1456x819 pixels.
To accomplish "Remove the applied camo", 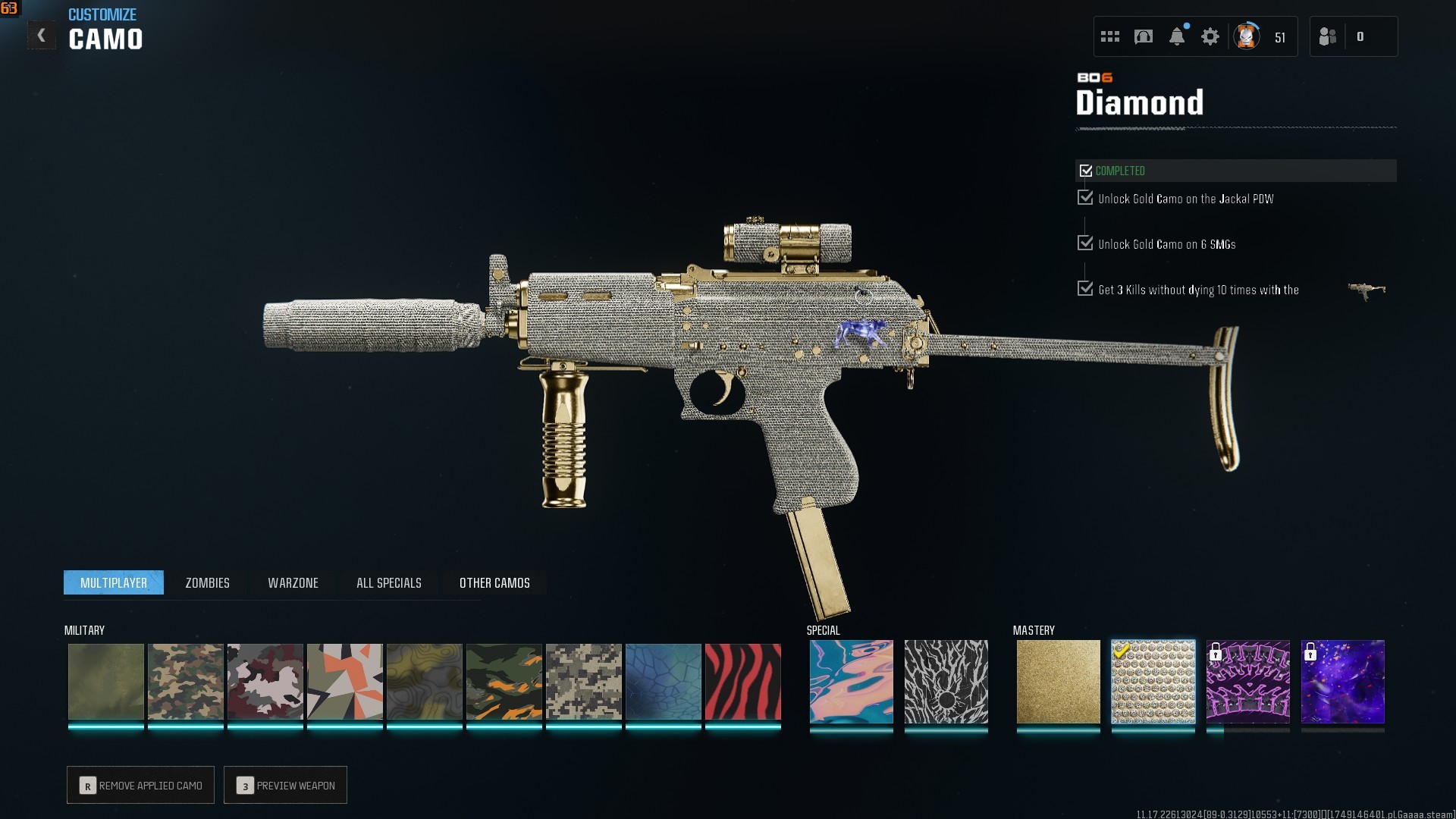I will tap(140, 785).
